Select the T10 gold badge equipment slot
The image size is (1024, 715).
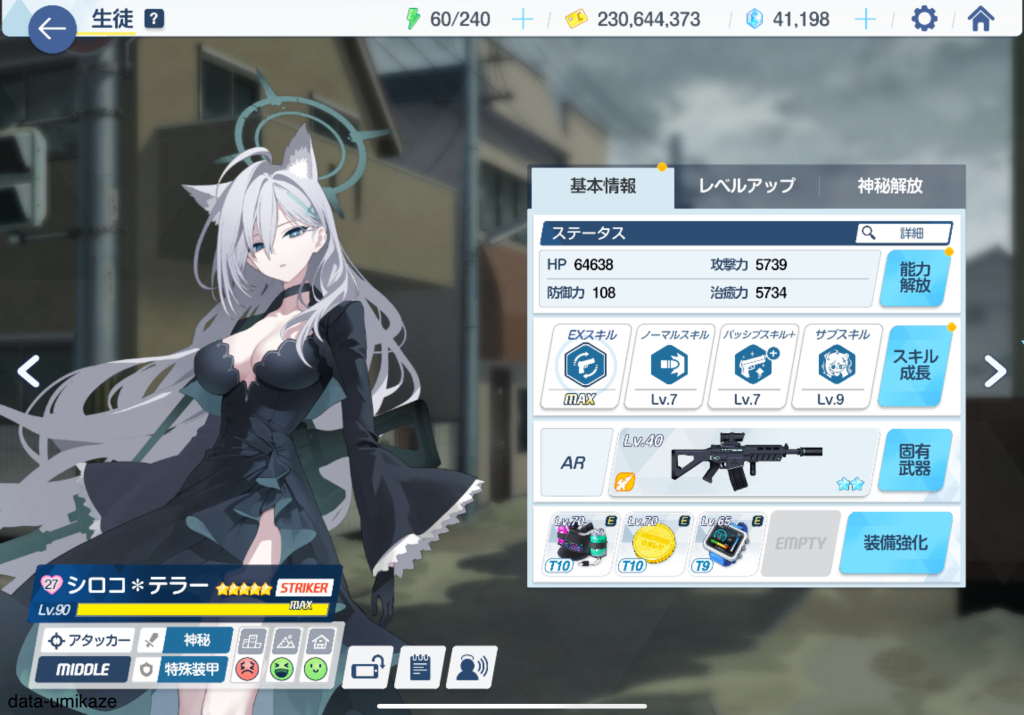(x=655, y=544)
